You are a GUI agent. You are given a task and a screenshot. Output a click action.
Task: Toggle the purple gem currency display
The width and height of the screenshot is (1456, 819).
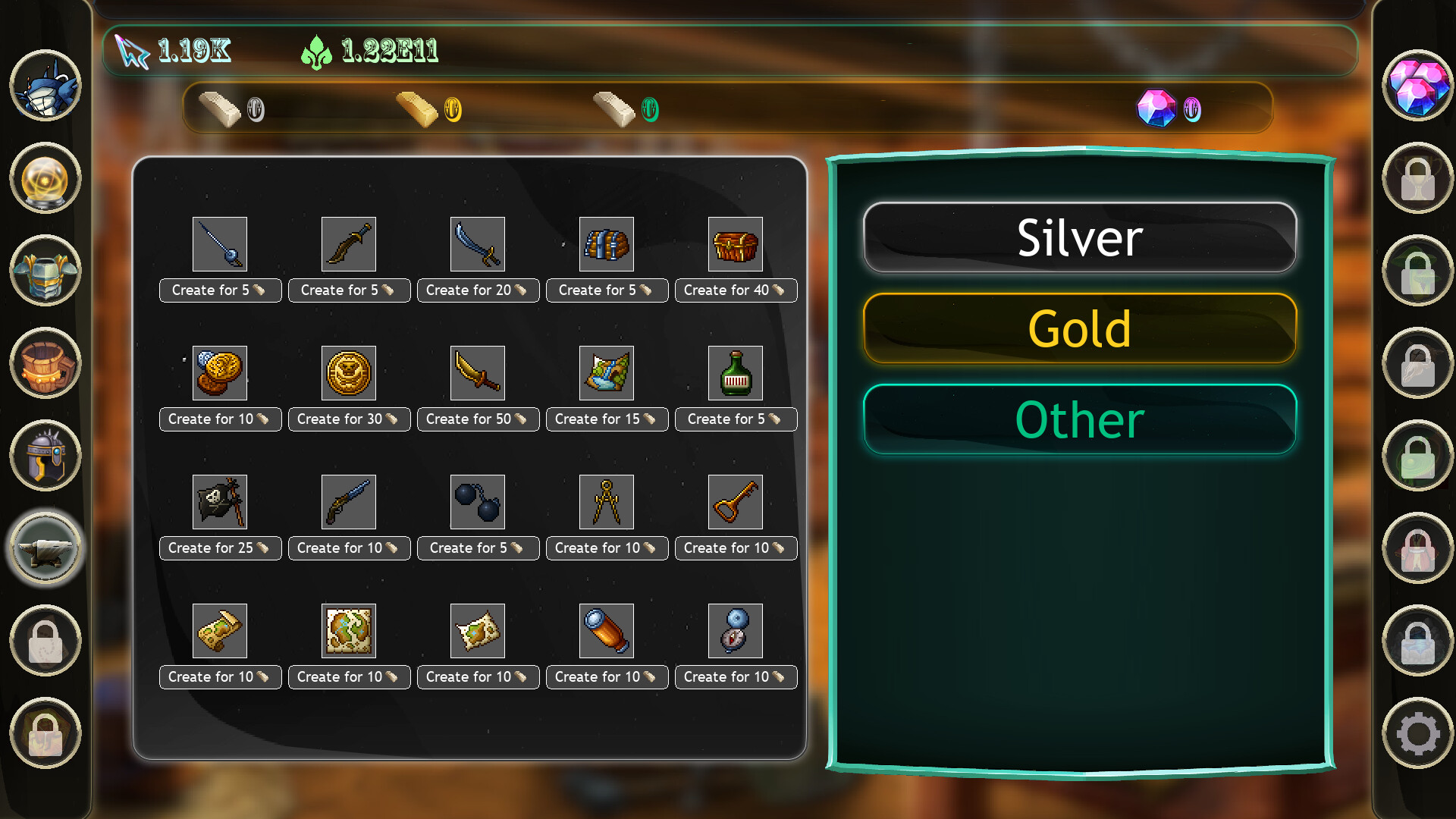[x=1159, y=108]
